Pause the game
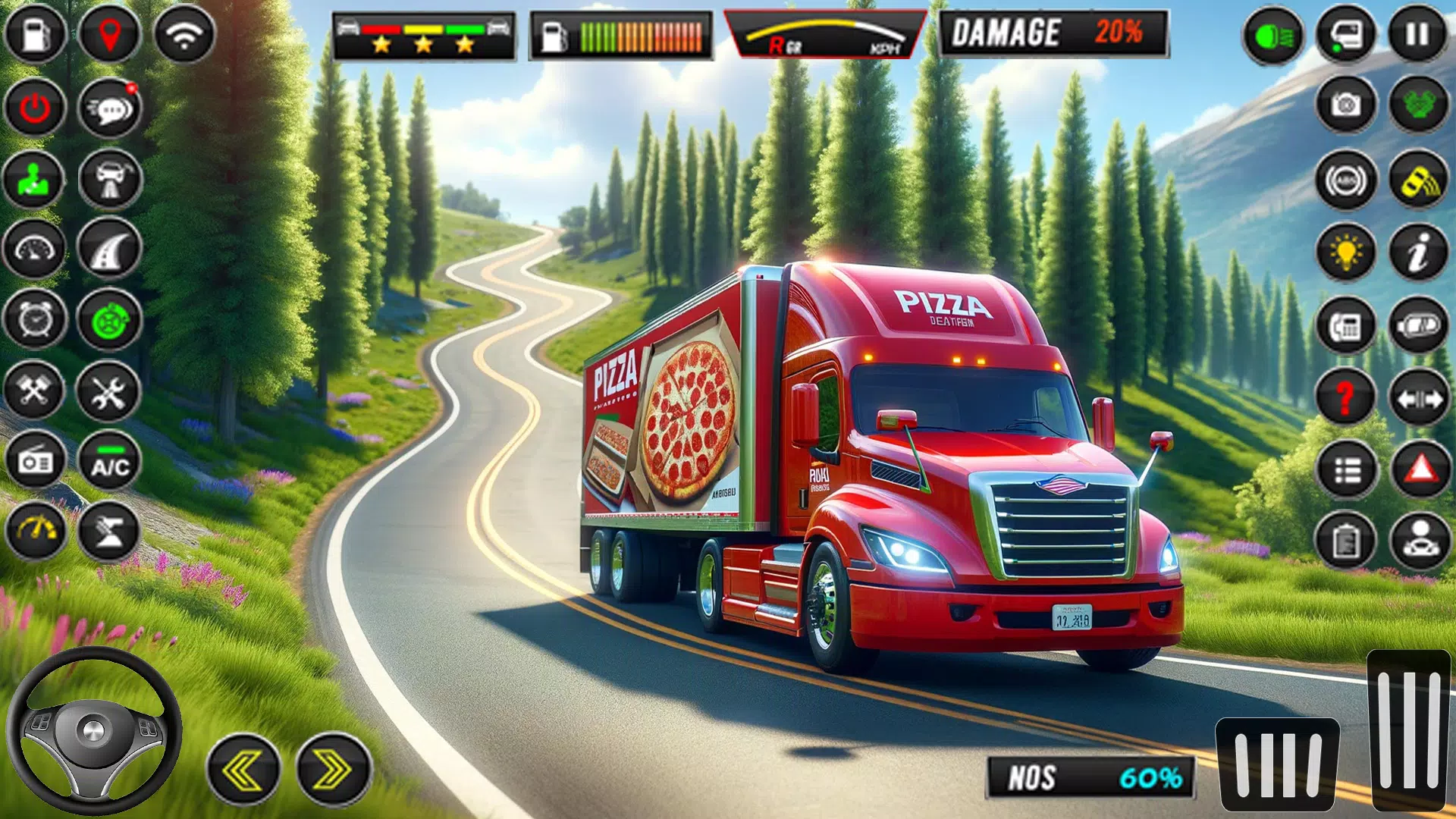1456x819 pixels. [x=1417, y=35]
